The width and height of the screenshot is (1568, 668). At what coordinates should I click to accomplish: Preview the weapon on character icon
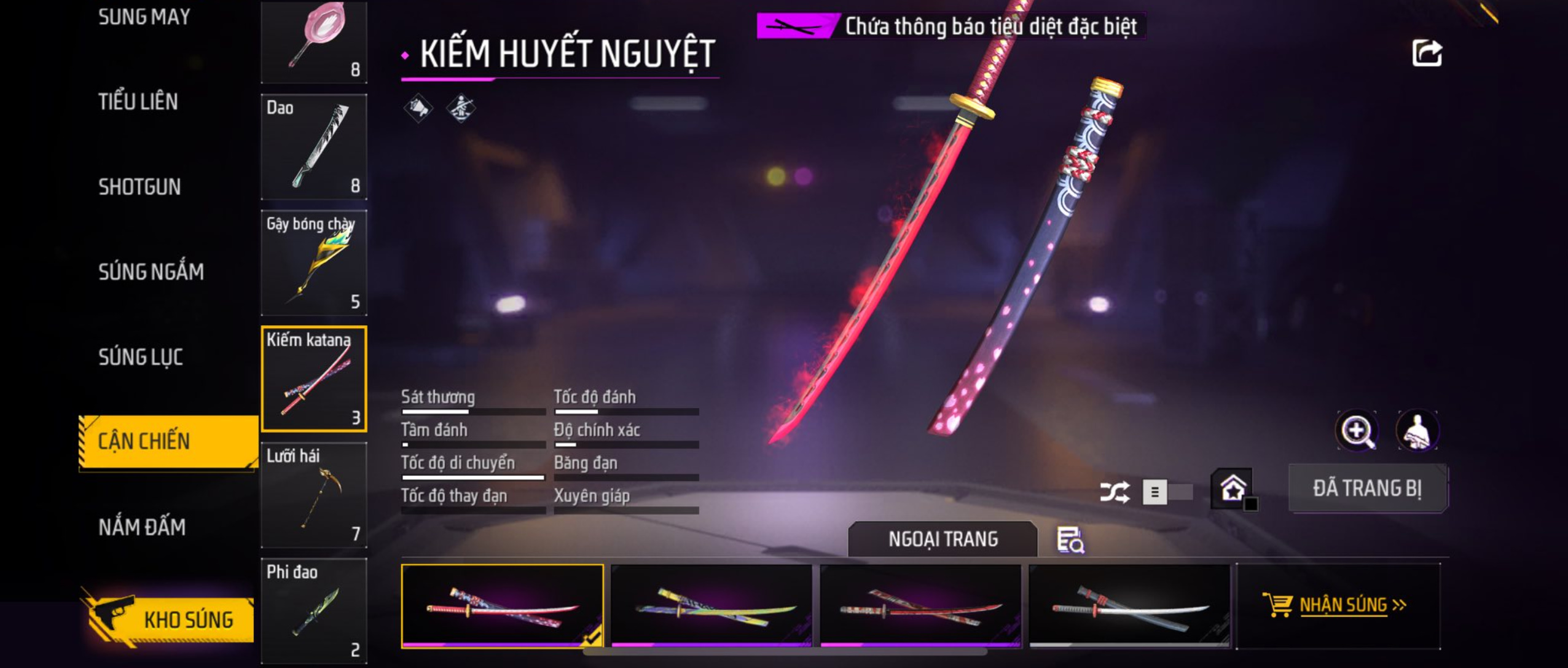[1417, 431]
